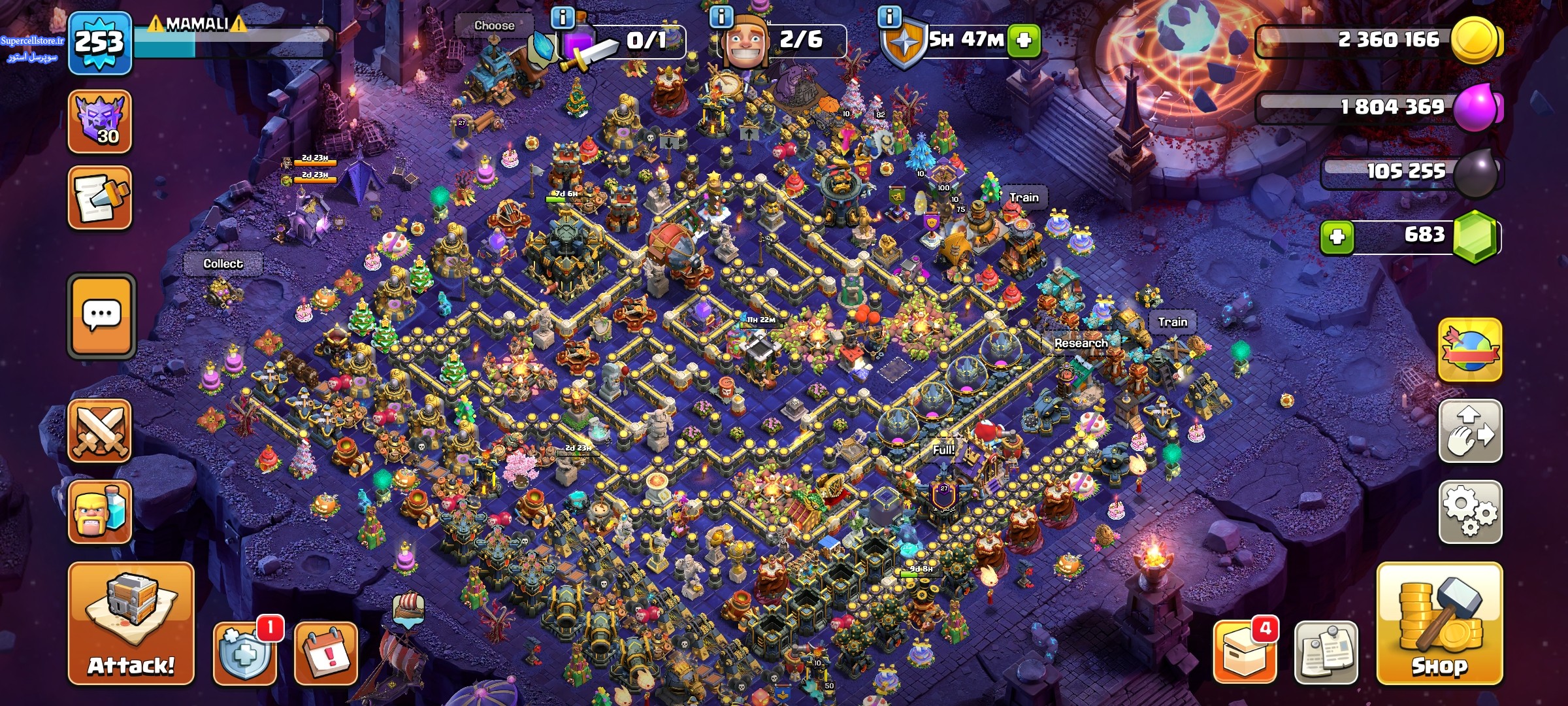Open the level 253 player profile

pyautogui.click(x=100, y=43)
